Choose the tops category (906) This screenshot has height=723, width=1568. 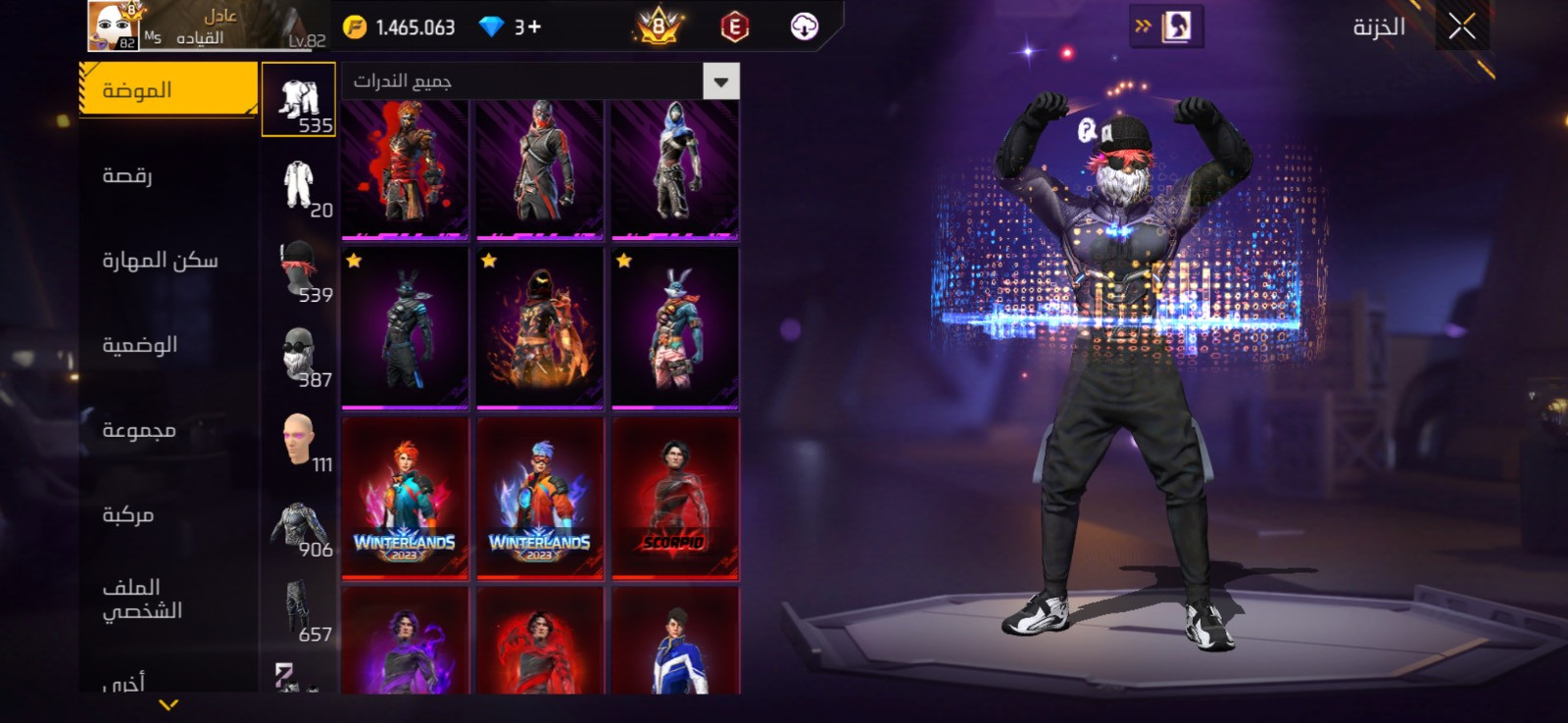click(x=299, y=524)
